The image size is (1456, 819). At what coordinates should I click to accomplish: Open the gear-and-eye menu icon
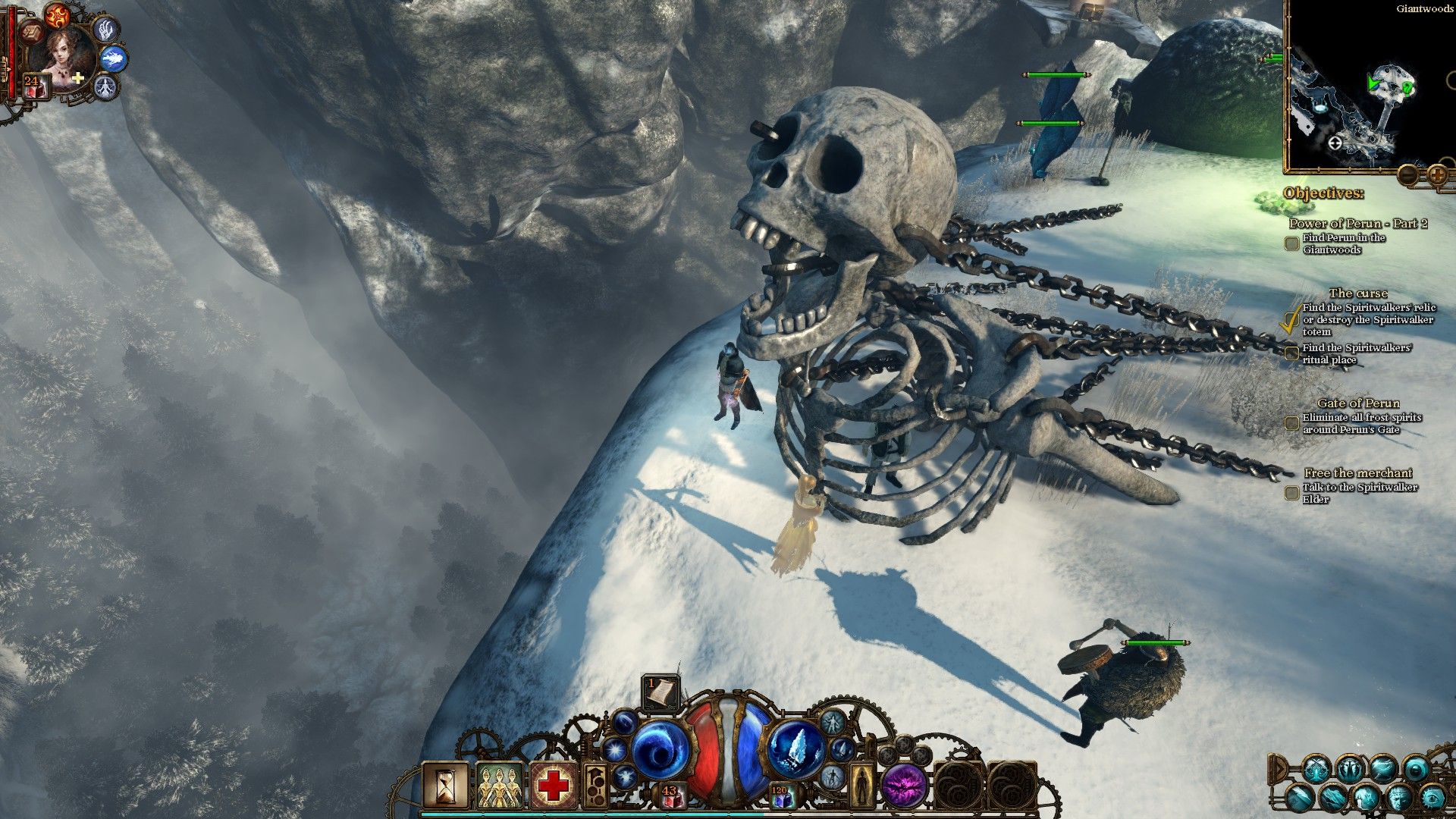pos(1433,798)
